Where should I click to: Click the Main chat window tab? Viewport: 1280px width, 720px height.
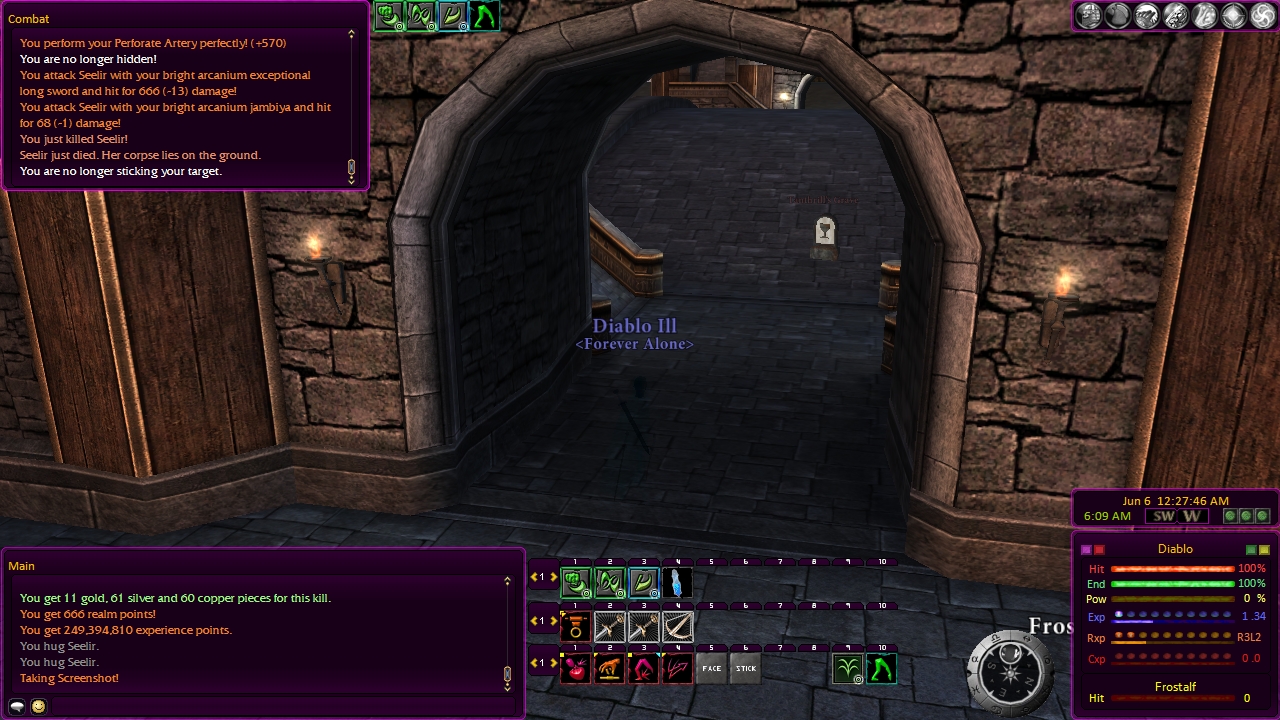tap(22, 566)
